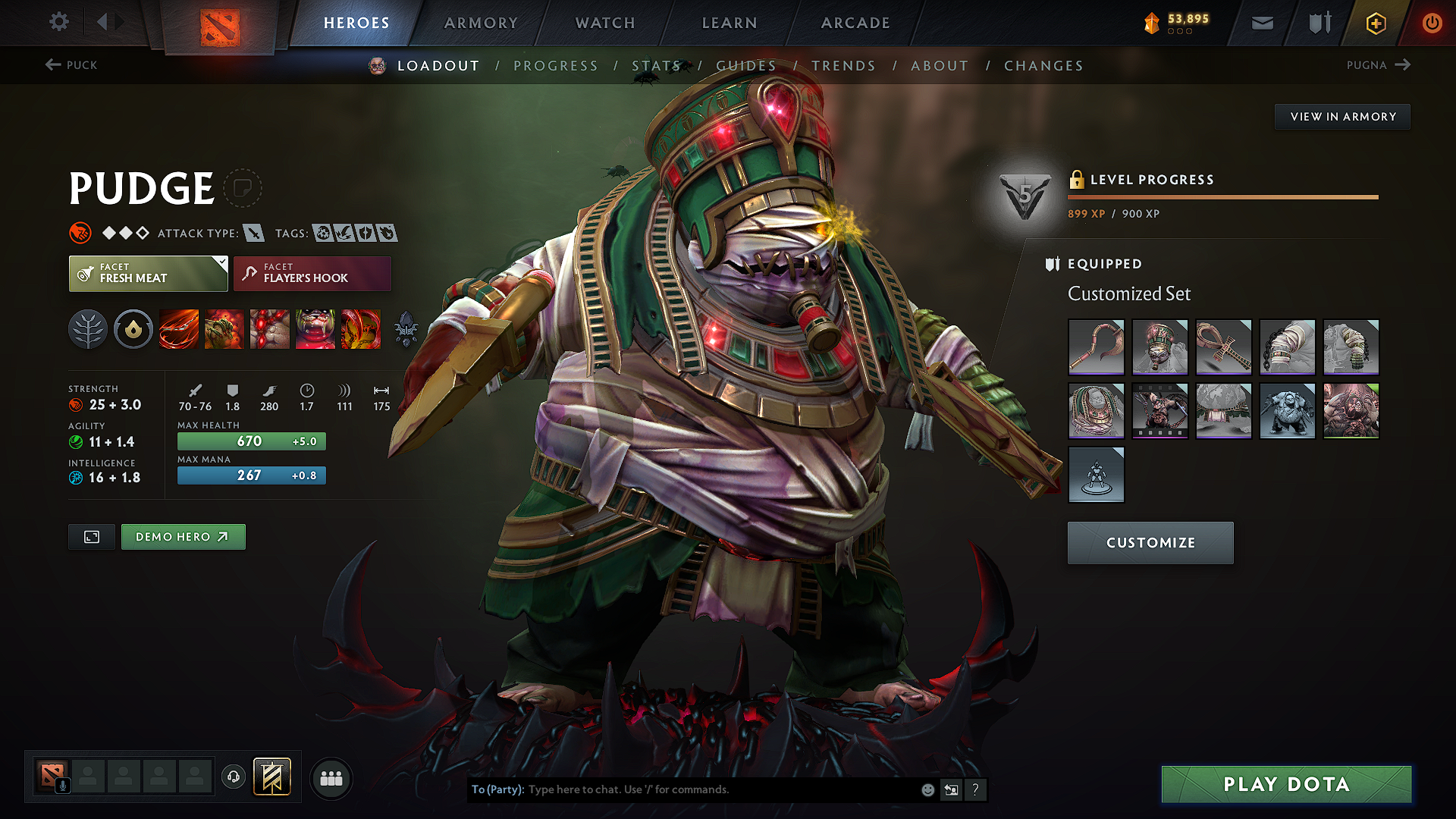Select the Rot ability icon
Image resolution: width=1456 pixels, height=819 pixels.
[x=224, y=329]
